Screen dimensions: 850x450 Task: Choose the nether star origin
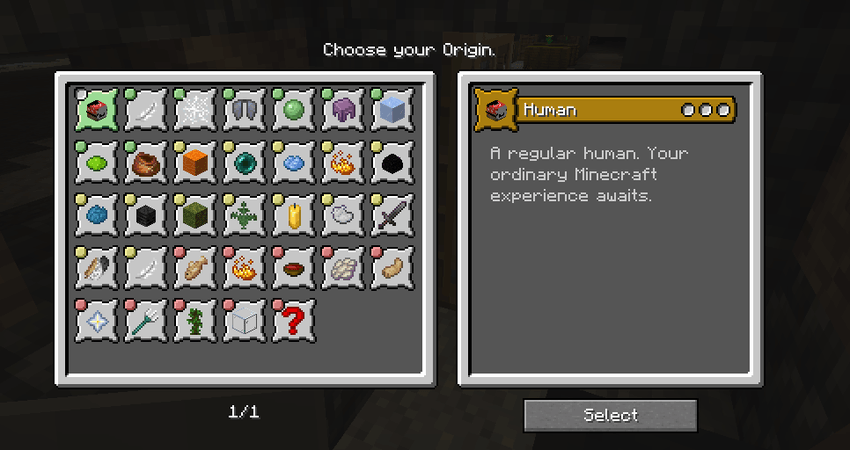coord(98,320)
